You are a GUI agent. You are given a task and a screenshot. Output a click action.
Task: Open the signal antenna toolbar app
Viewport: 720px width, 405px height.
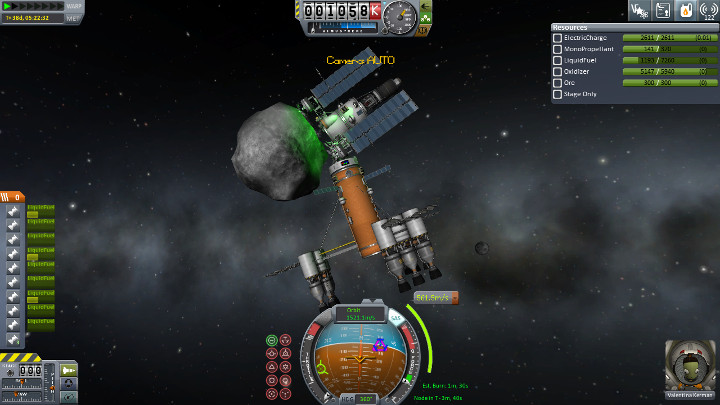pos(710,10)
